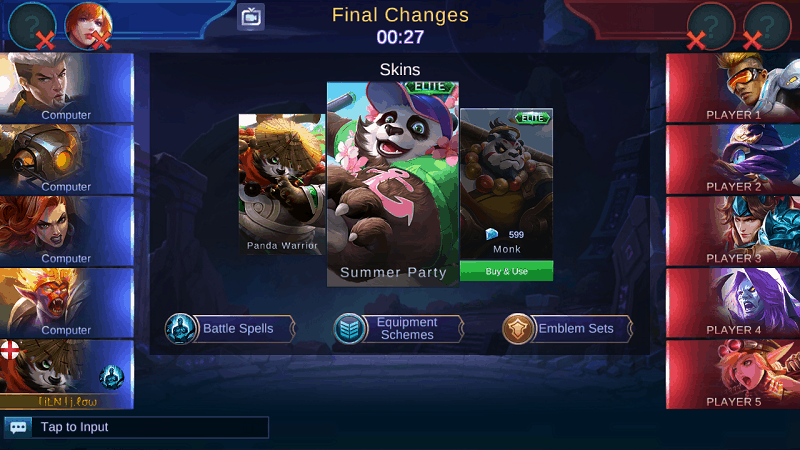
Task: Select Player 1 enemy portrait
Action: pyautogui.click(x=733, y=87)
